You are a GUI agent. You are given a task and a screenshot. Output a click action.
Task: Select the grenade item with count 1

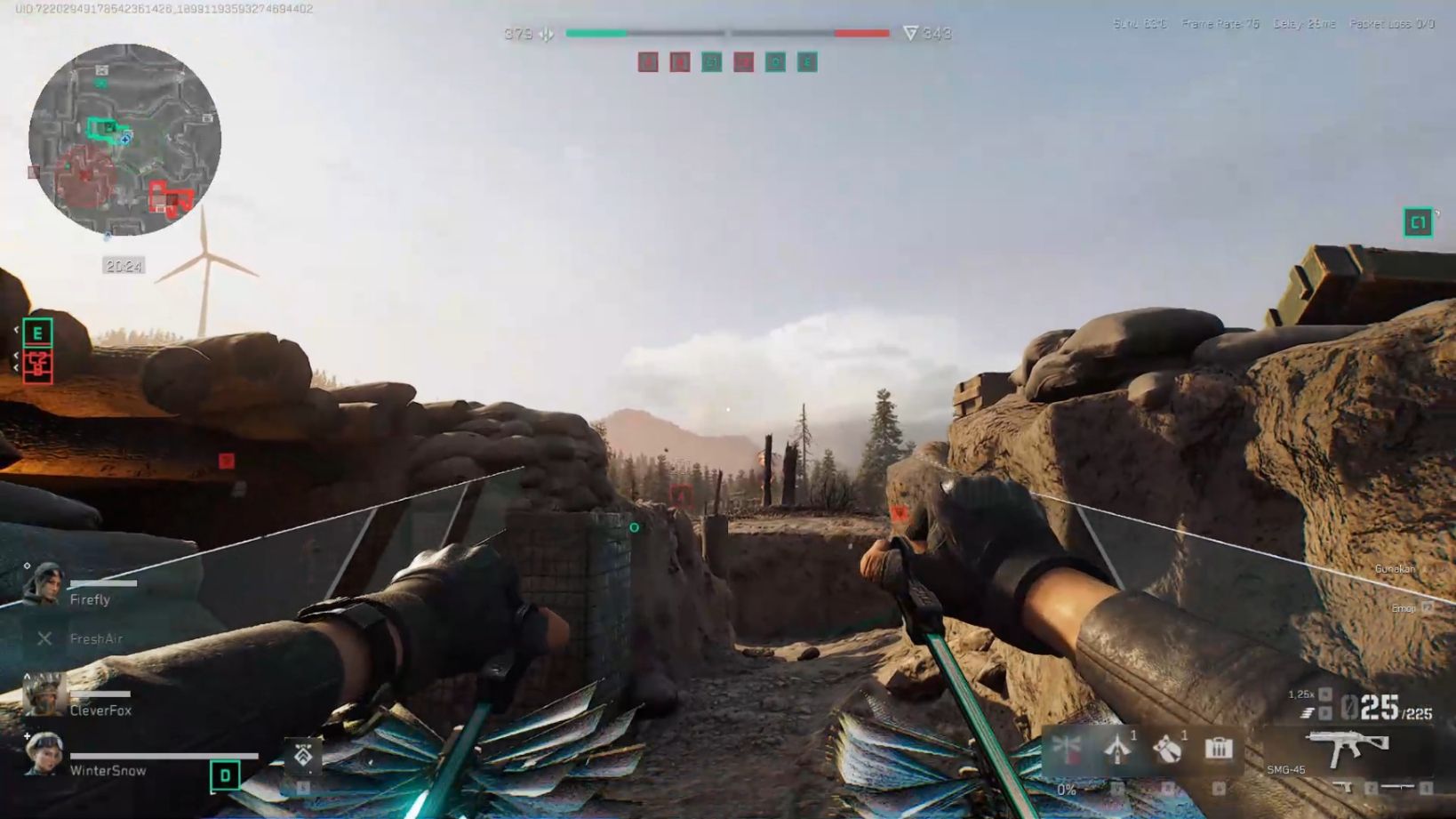[x=1168, y=749]
